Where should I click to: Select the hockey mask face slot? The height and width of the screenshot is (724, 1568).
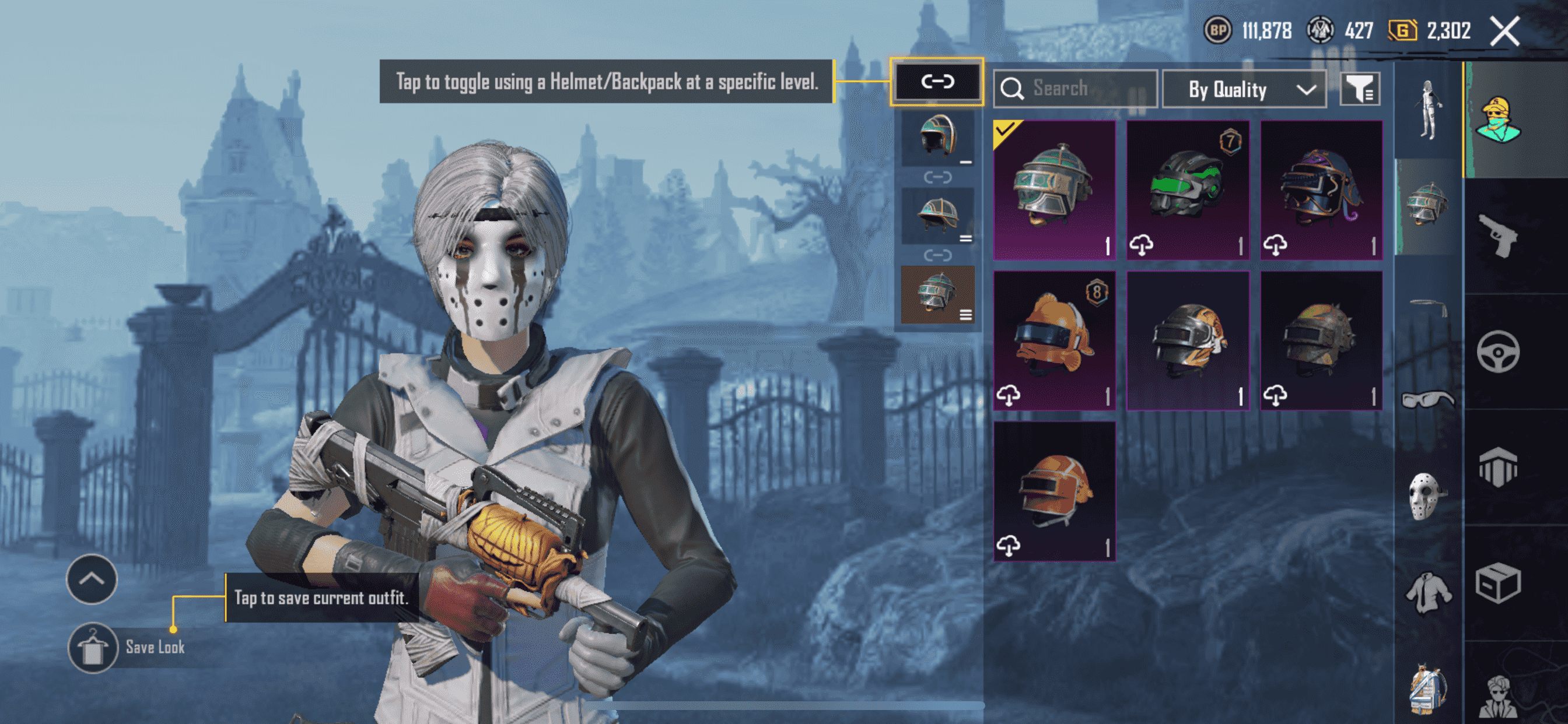pyautogui.click(x=1426, y=497)
